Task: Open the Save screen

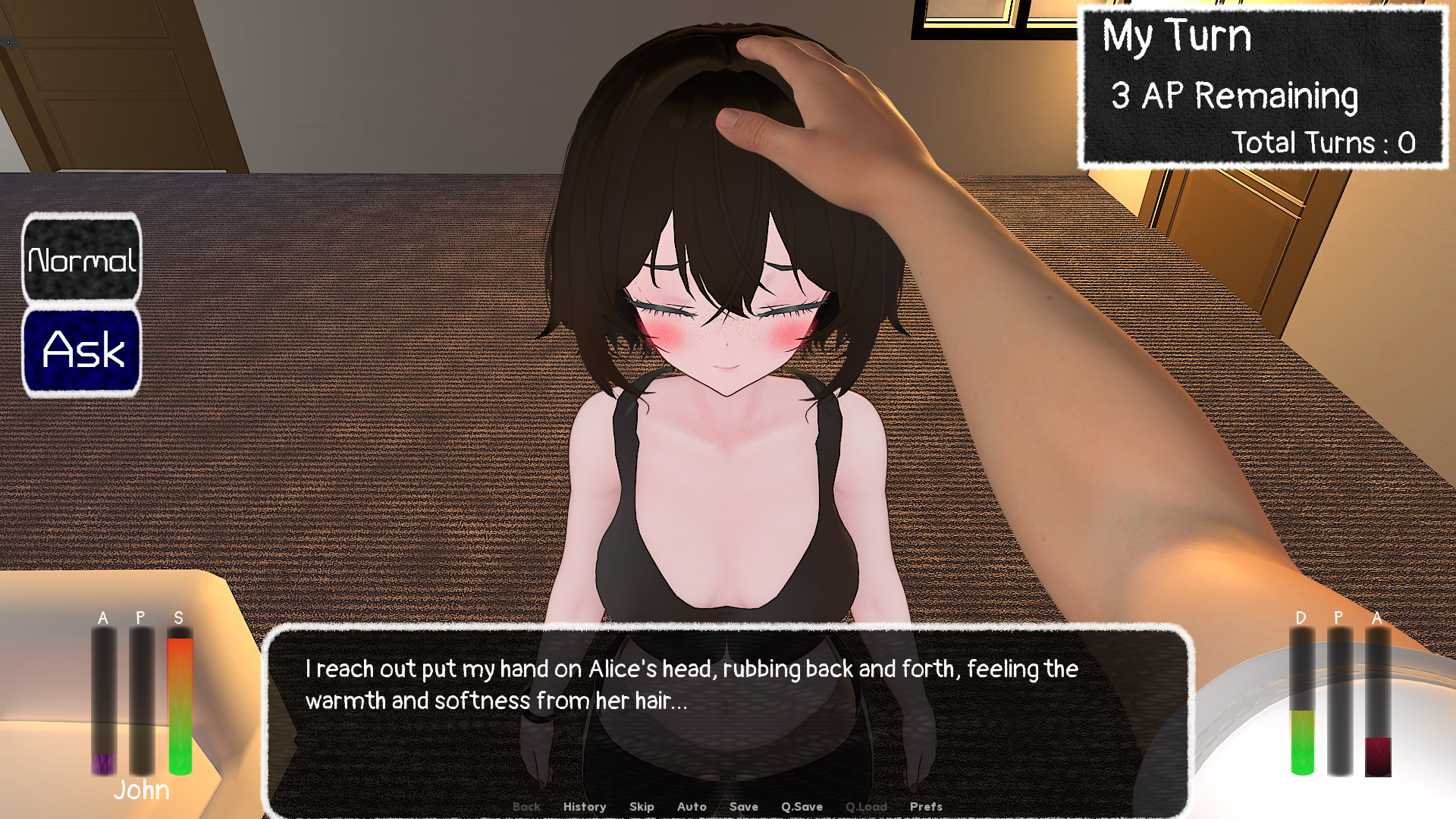Action: tap(743, 807)
